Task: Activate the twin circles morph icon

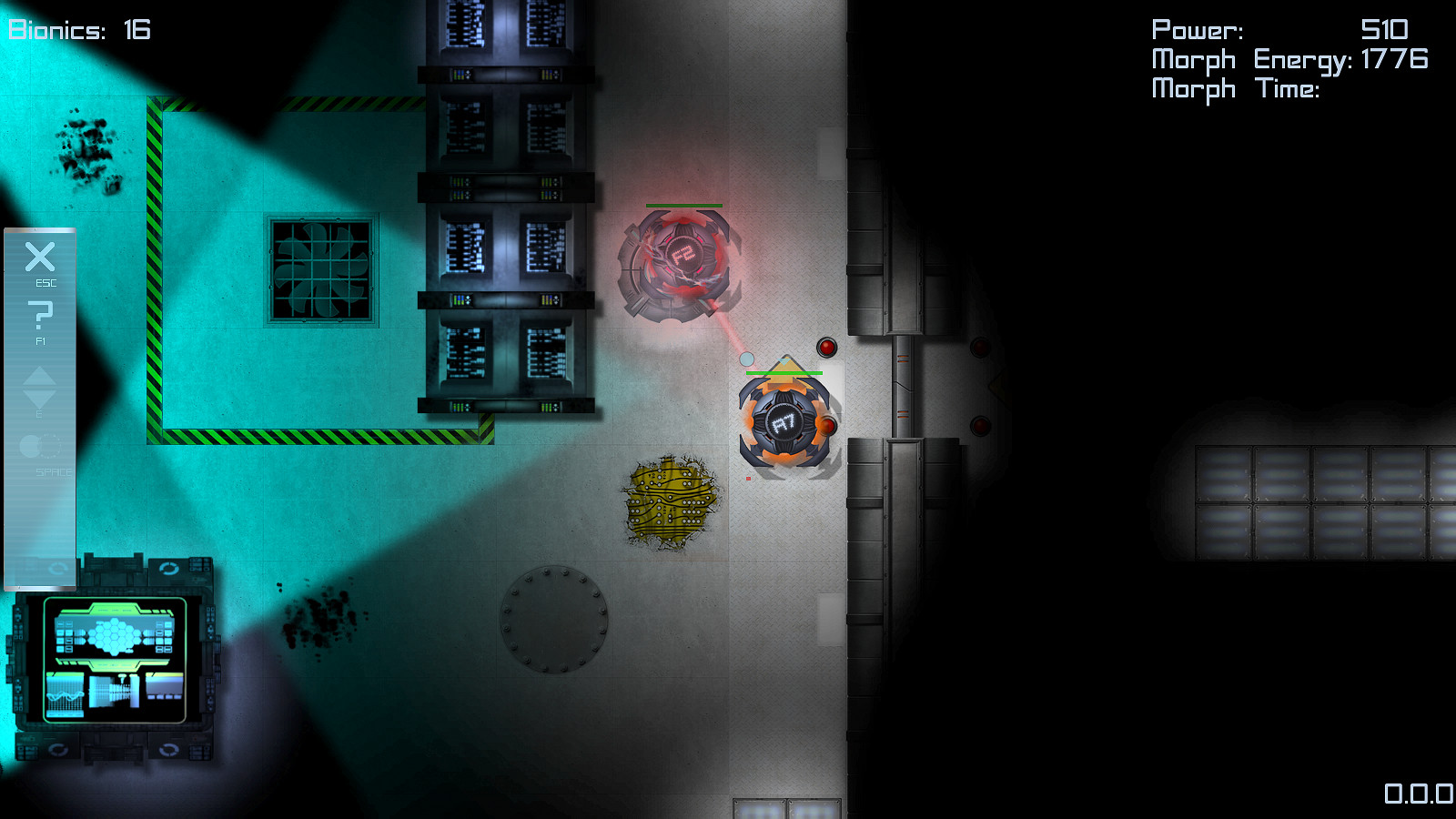Action: [40, 446]
